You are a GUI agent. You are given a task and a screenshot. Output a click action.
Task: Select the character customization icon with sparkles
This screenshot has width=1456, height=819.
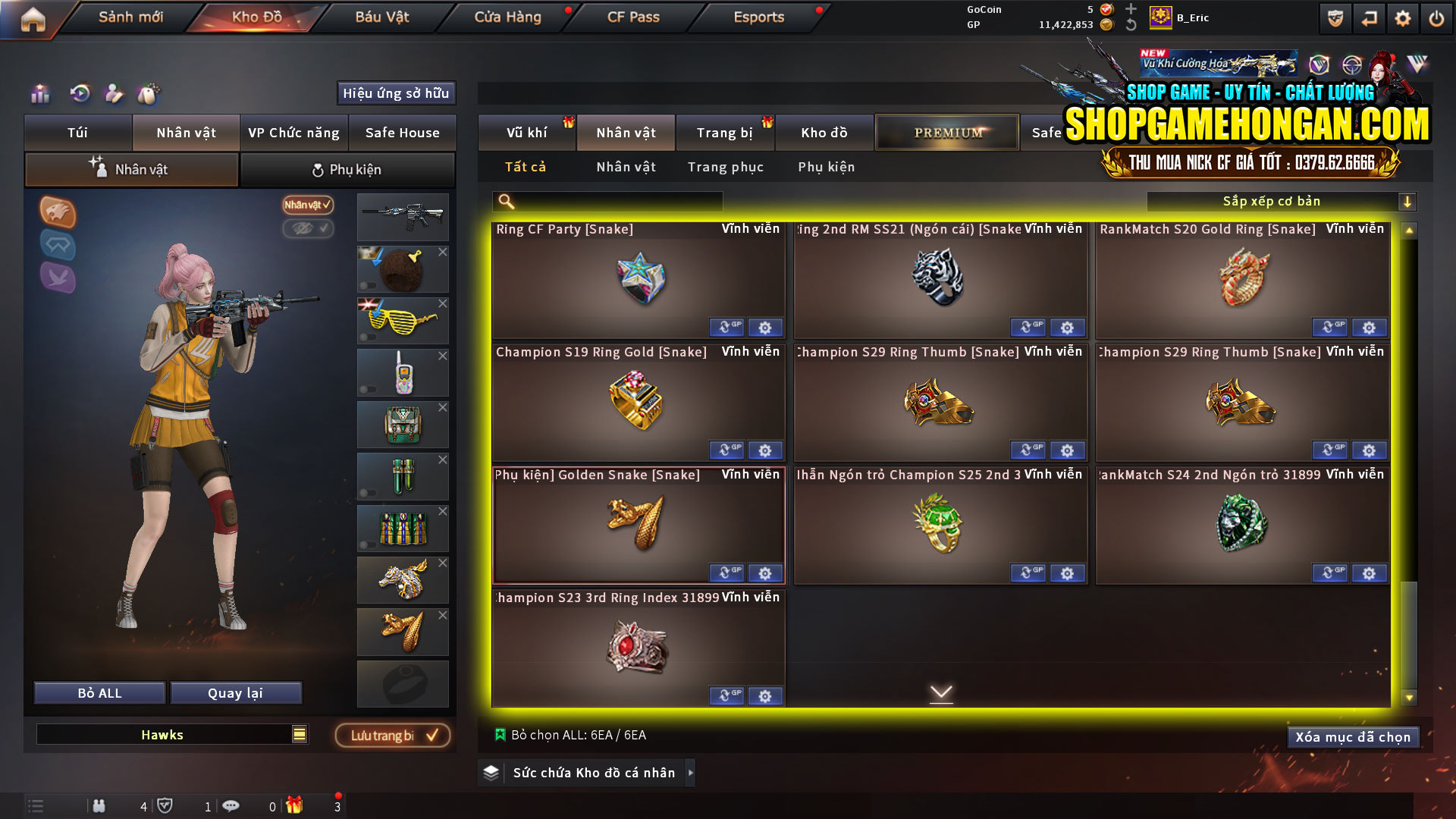pyautogui.click(x=115, y=94)
